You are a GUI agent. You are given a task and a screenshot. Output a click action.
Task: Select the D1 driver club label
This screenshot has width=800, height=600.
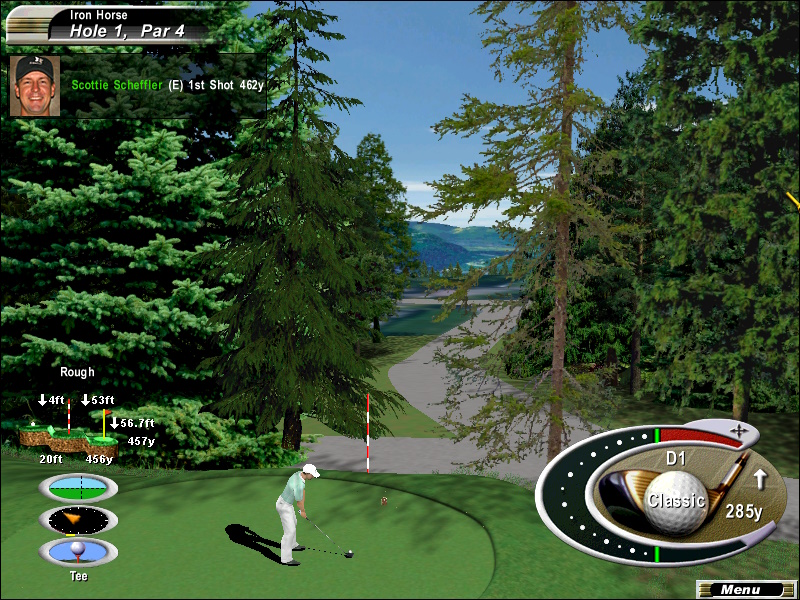(x=676, y=461)
